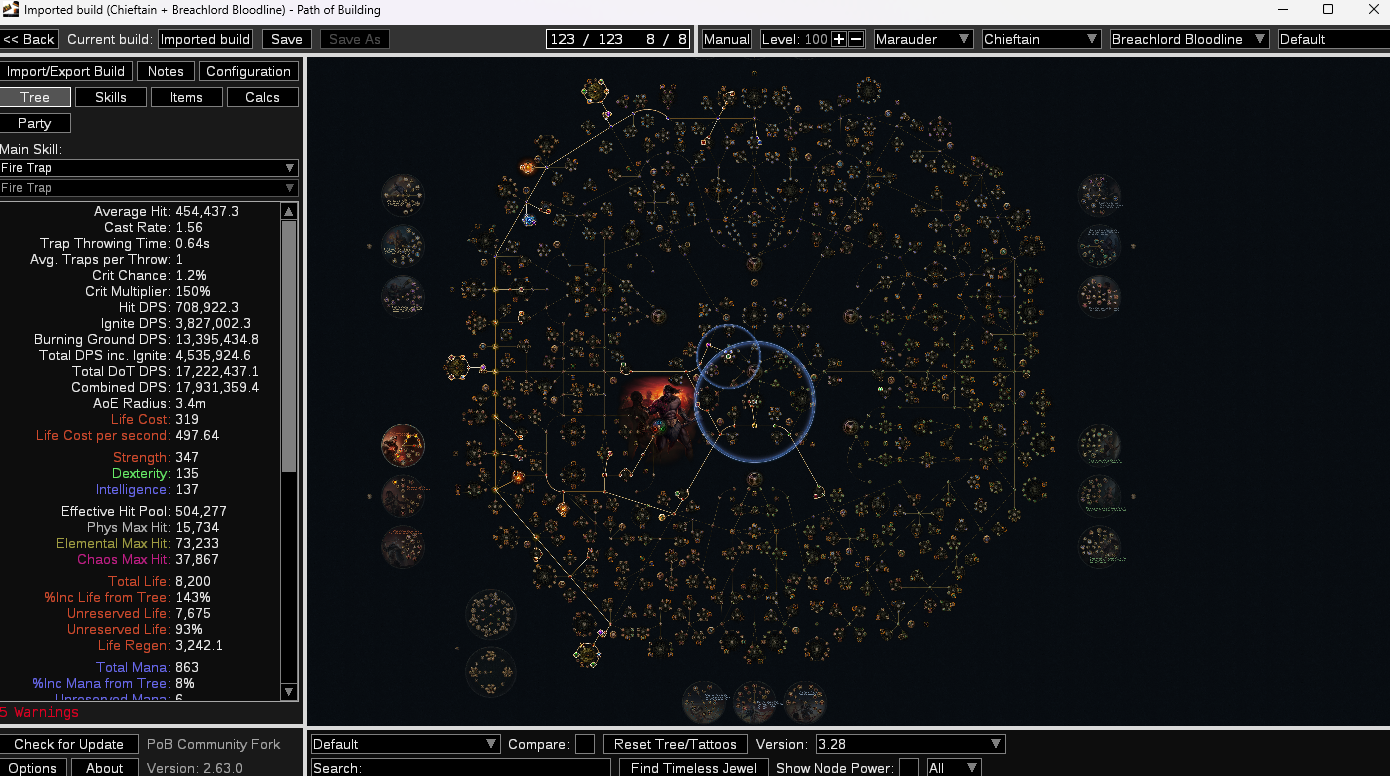Viewport: 1390px width, 776px height.
Task: Click the Path of Building hammer icon in the title bar
Action: [x=11, y=11]
